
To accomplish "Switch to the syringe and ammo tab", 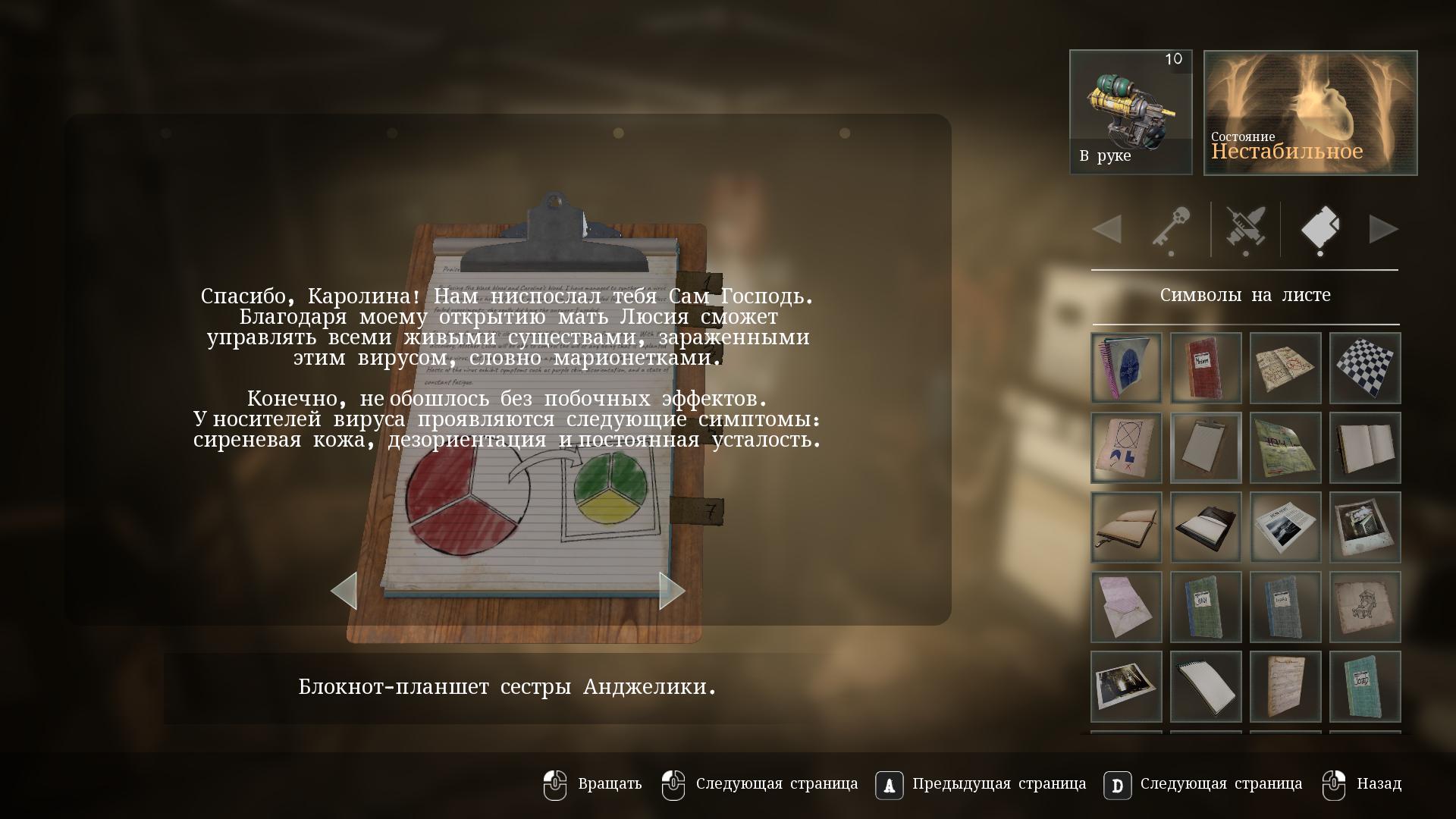I will tap(1245, 229).
